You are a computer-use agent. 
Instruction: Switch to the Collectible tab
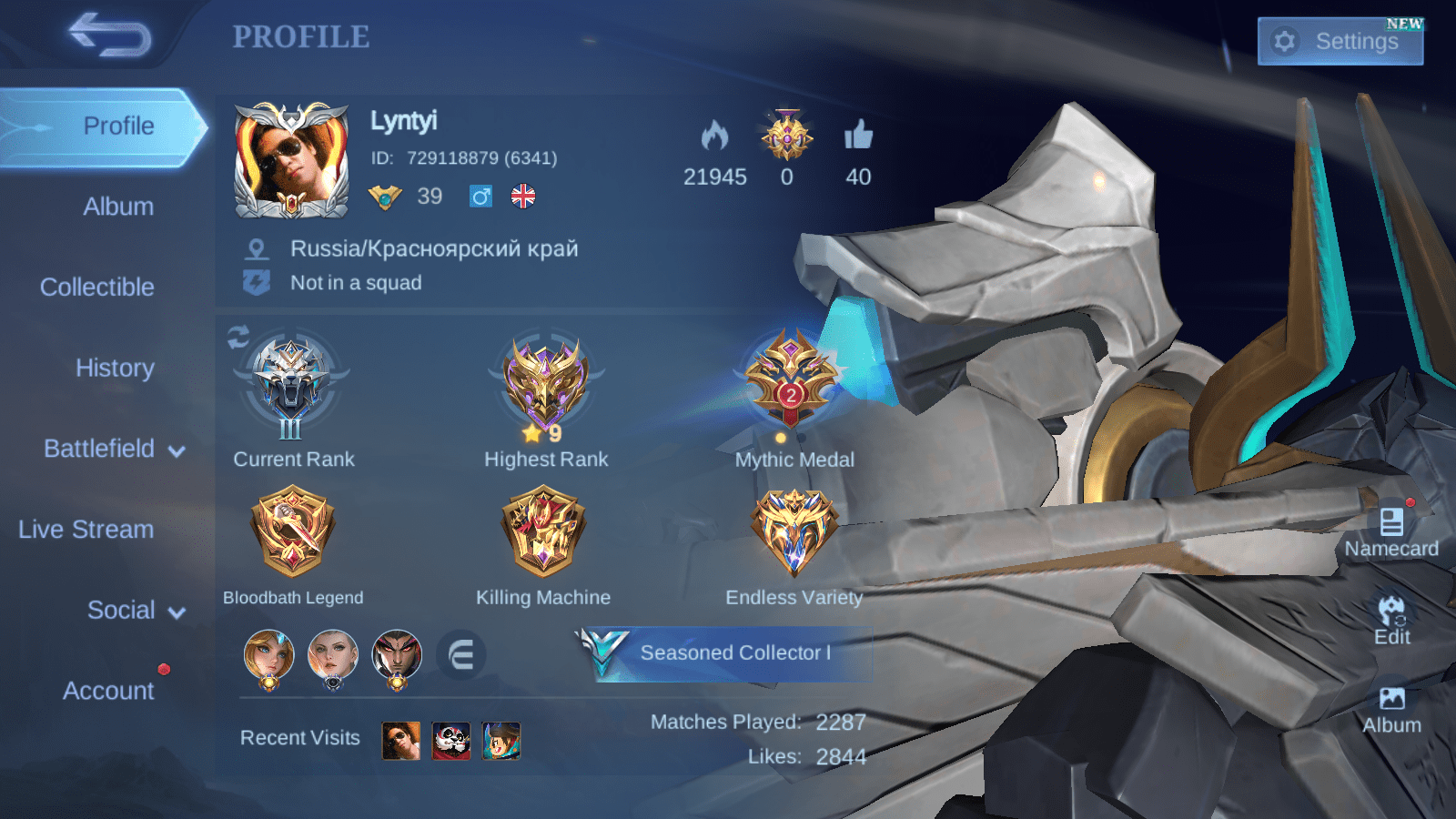[x=96, y=287]
